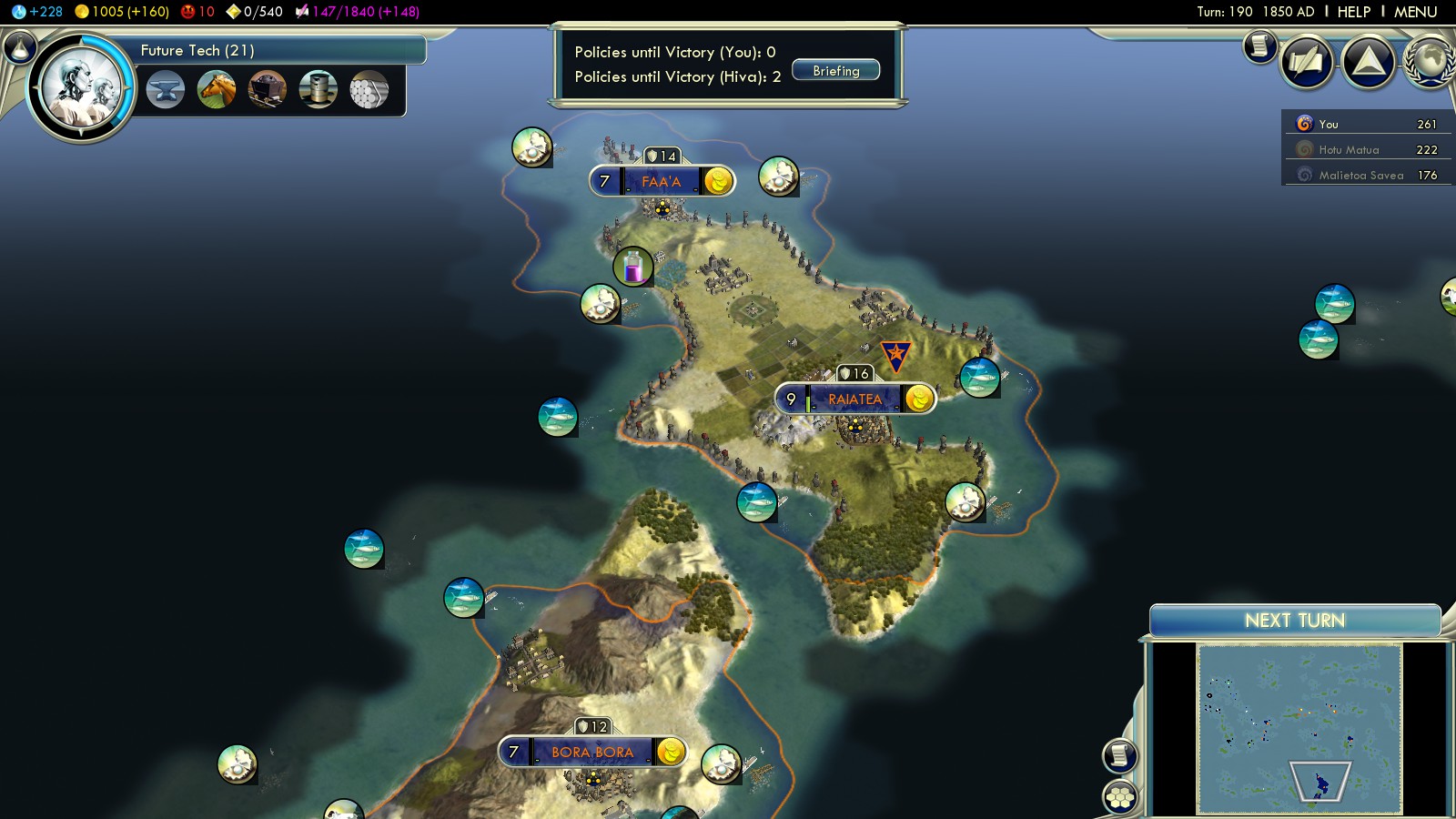The image size is (1456, 819).
Task: Click the horse resource icon under Future Tech
Action: 217,89
